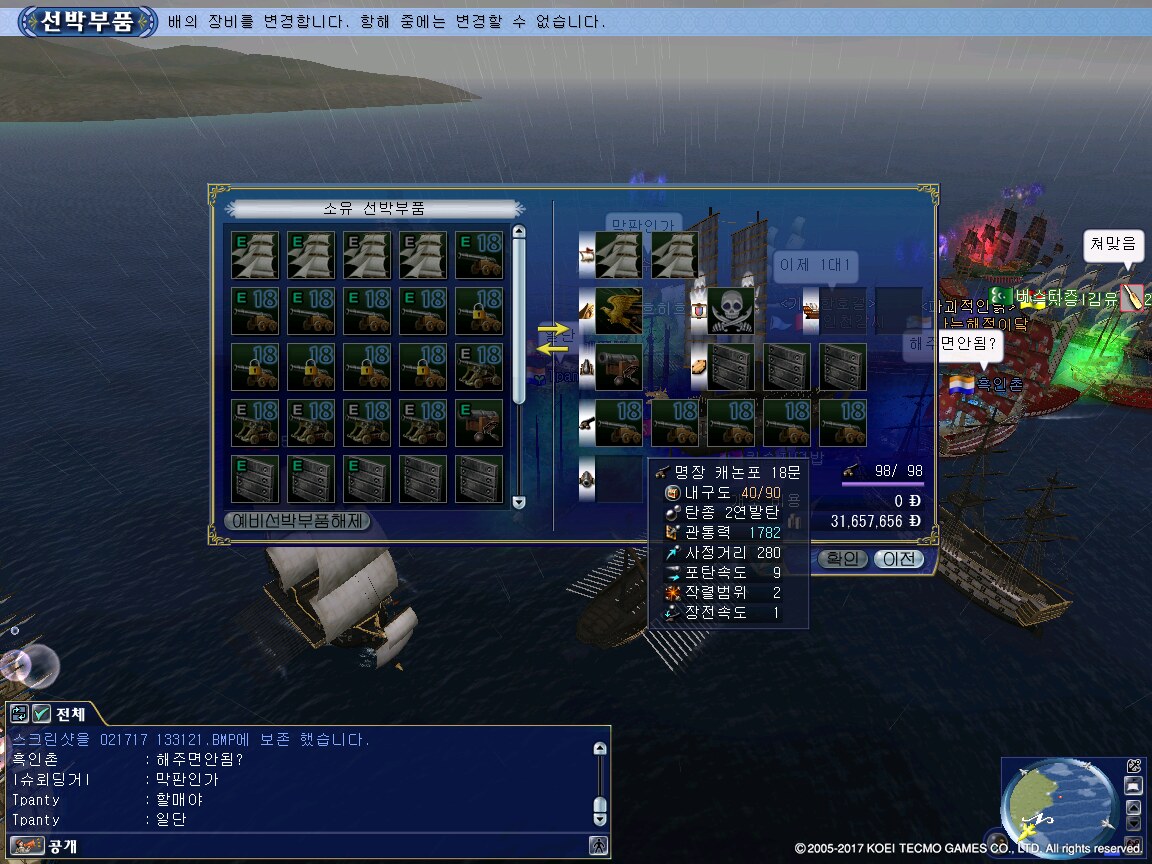This screenshot has height=864, width=1152.
Task: Select the golden eagle figurehead slot
Action: point(618,310)
